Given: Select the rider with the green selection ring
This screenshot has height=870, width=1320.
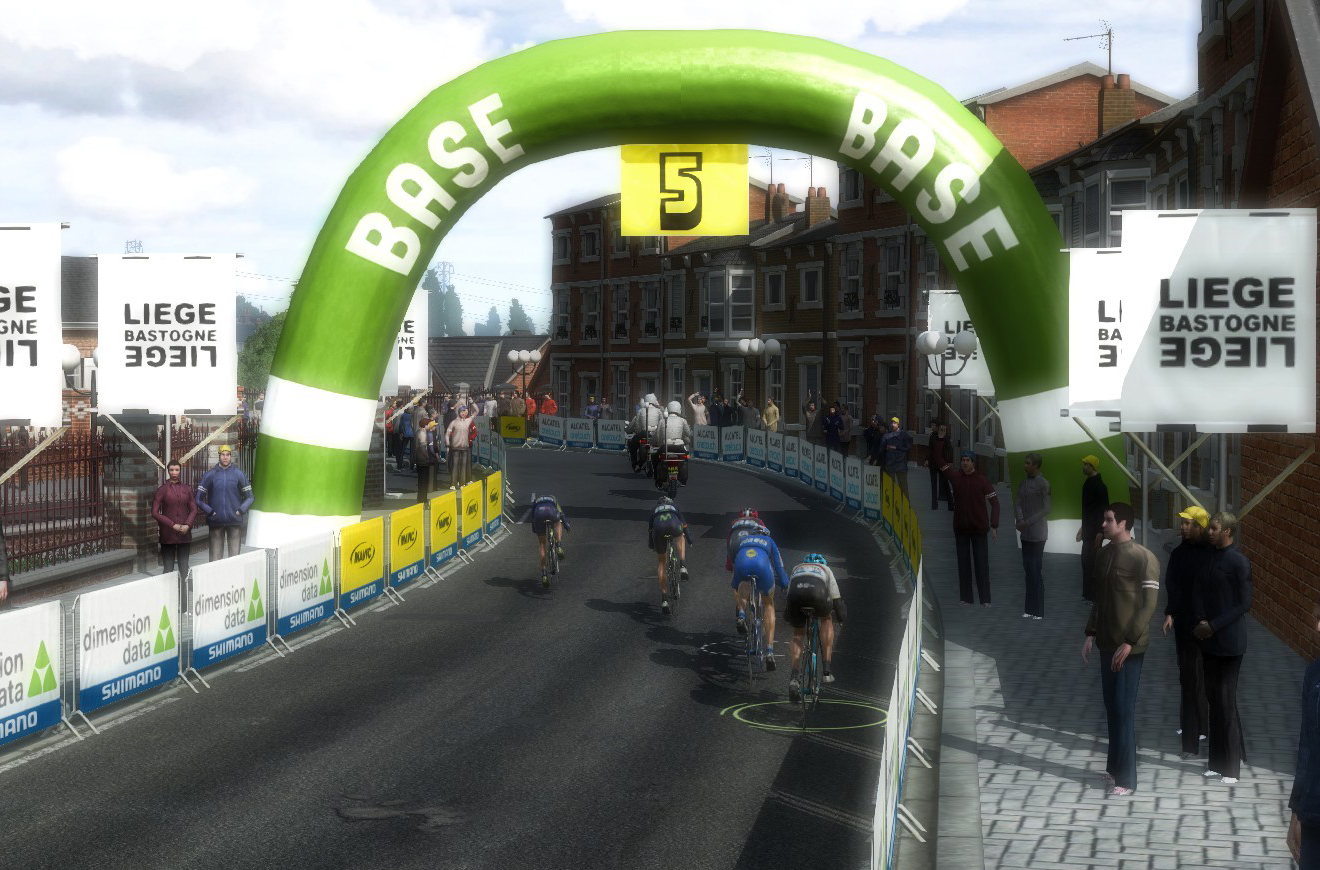Looking at the screenshot, I should 811,620.
